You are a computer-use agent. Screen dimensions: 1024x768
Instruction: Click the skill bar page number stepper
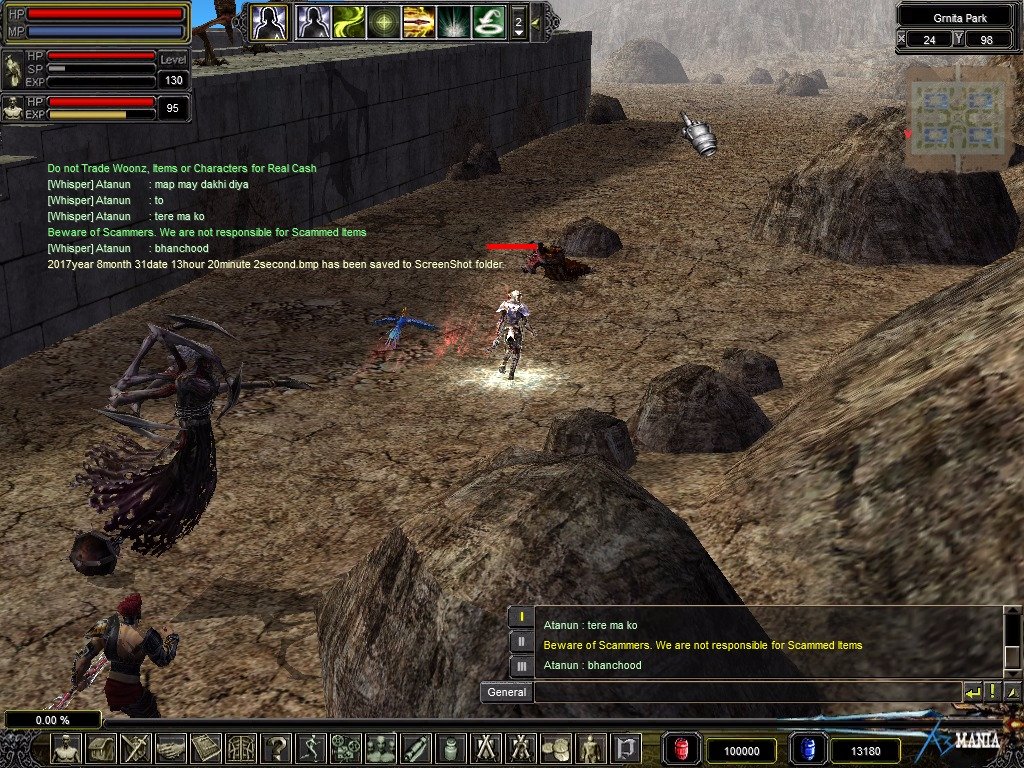[518, 21]
